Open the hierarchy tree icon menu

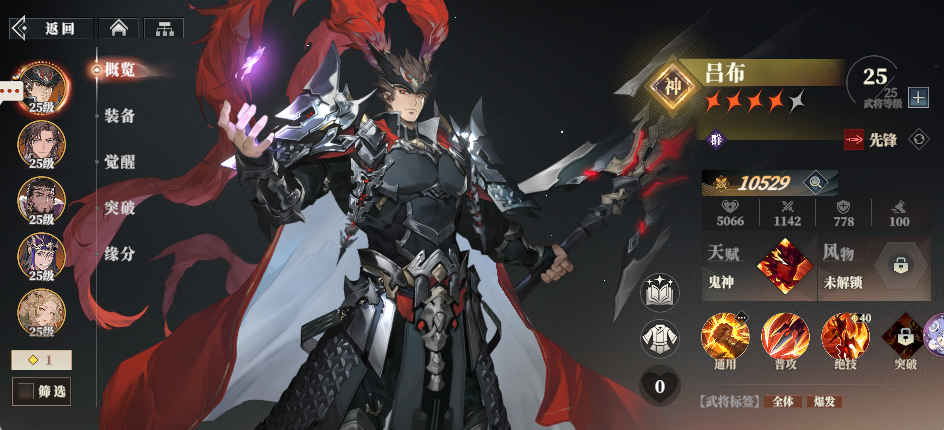163,28
